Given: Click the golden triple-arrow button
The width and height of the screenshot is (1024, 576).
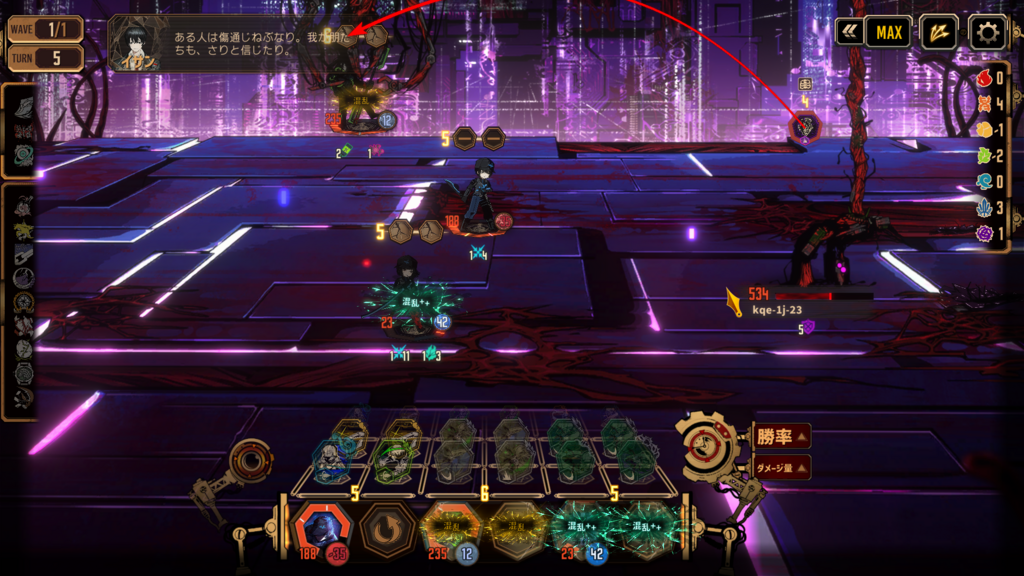Looking at the screenshot, I should coord(938,32).
